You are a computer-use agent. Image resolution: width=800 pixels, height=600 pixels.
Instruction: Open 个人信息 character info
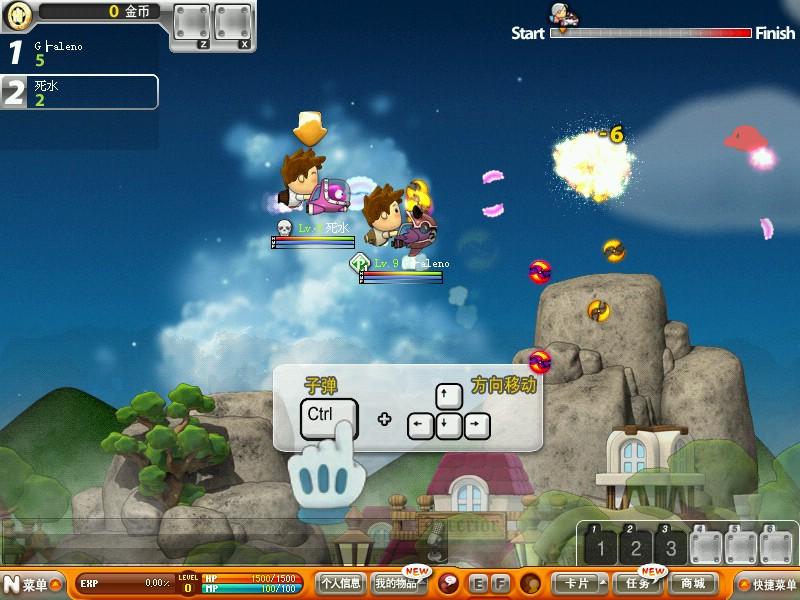coord(340,583)
